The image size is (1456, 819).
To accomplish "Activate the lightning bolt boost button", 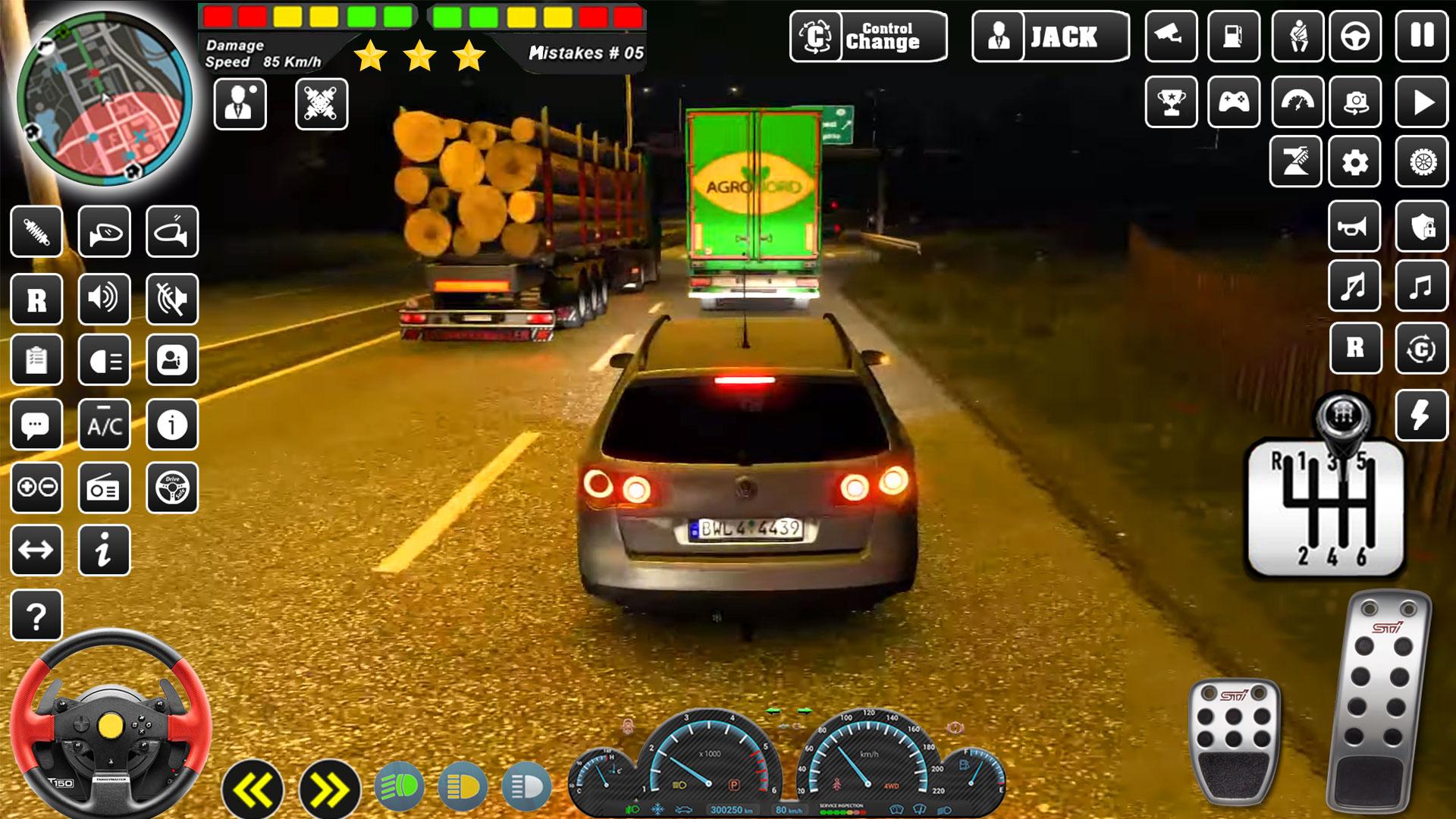I will pos(1421,415).
